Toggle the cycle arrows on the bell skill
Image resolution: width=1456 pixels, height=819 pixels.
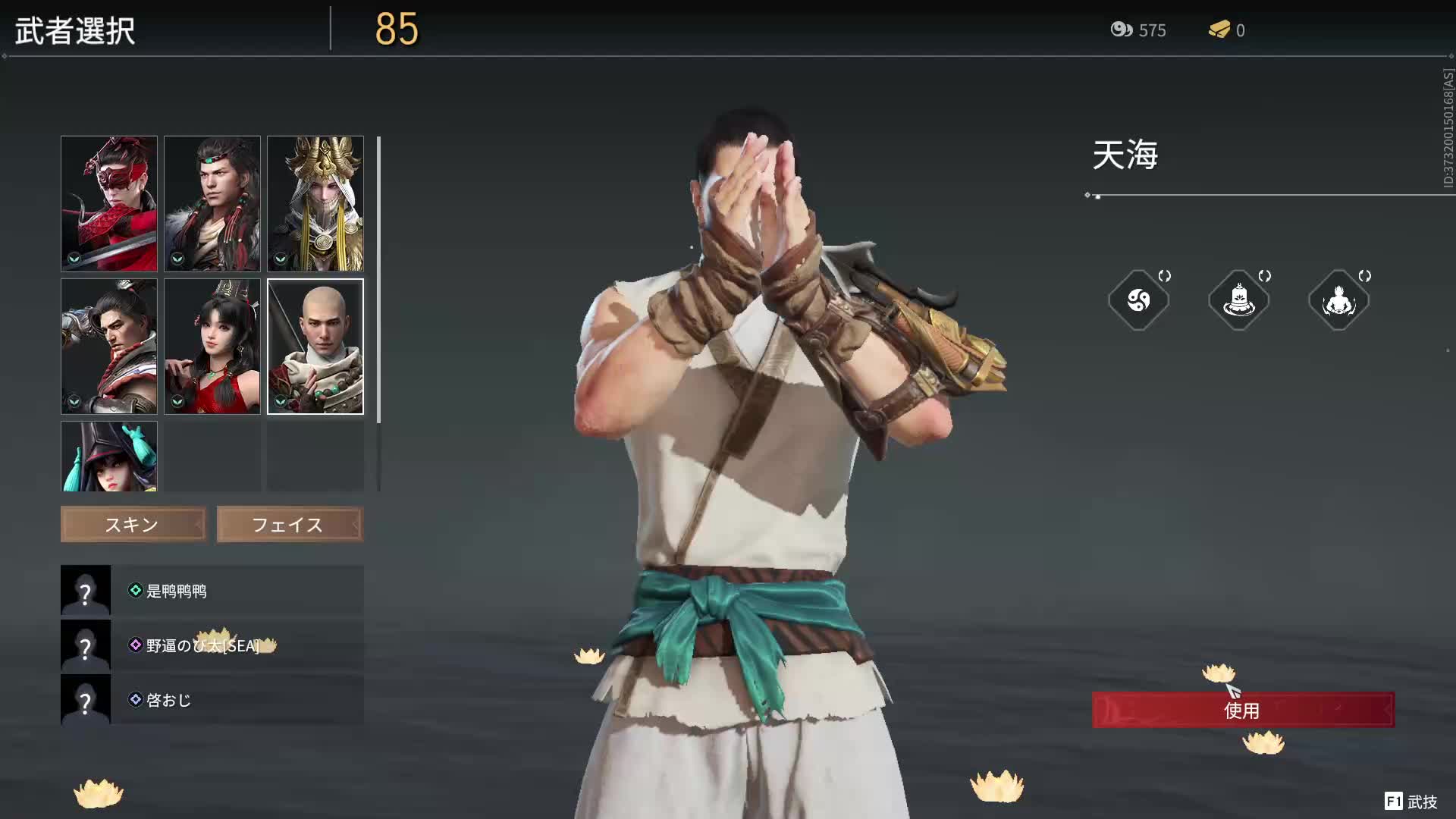[1265, 276]
